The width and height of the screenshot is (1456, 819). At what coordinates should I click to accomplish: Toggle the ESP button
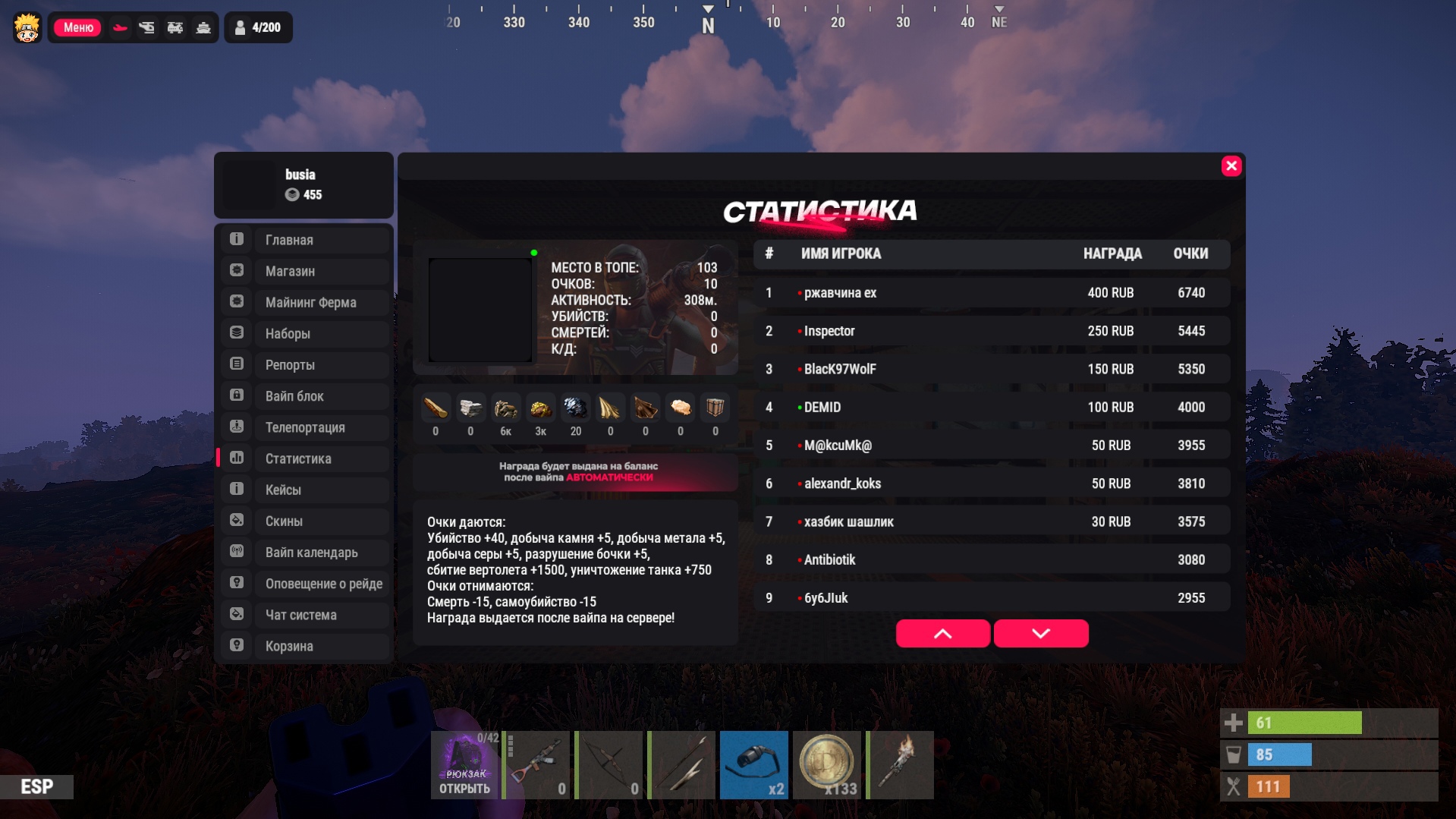coord(36,786)
